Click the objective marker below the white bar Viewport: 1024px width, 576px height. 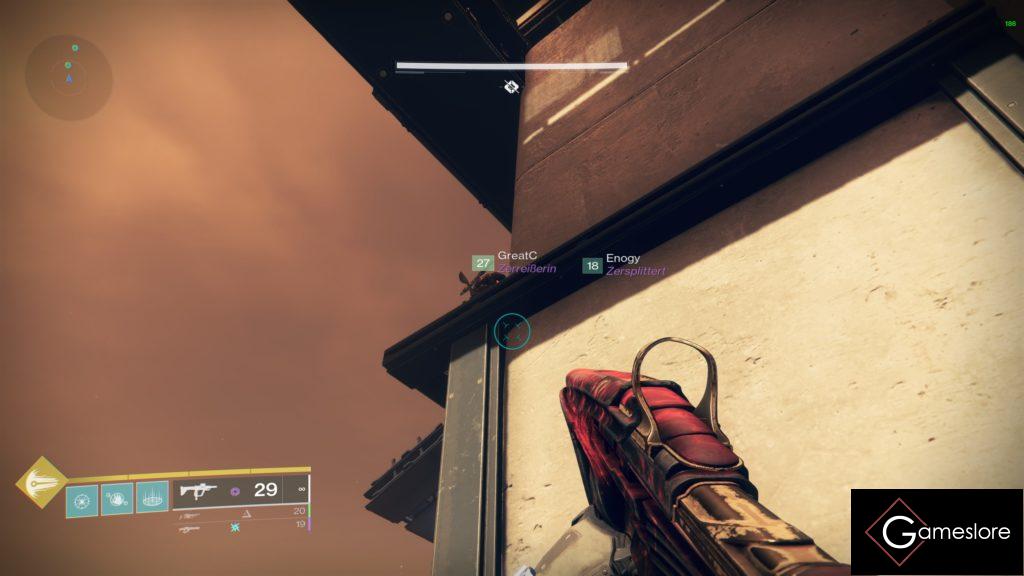[511, 87]
